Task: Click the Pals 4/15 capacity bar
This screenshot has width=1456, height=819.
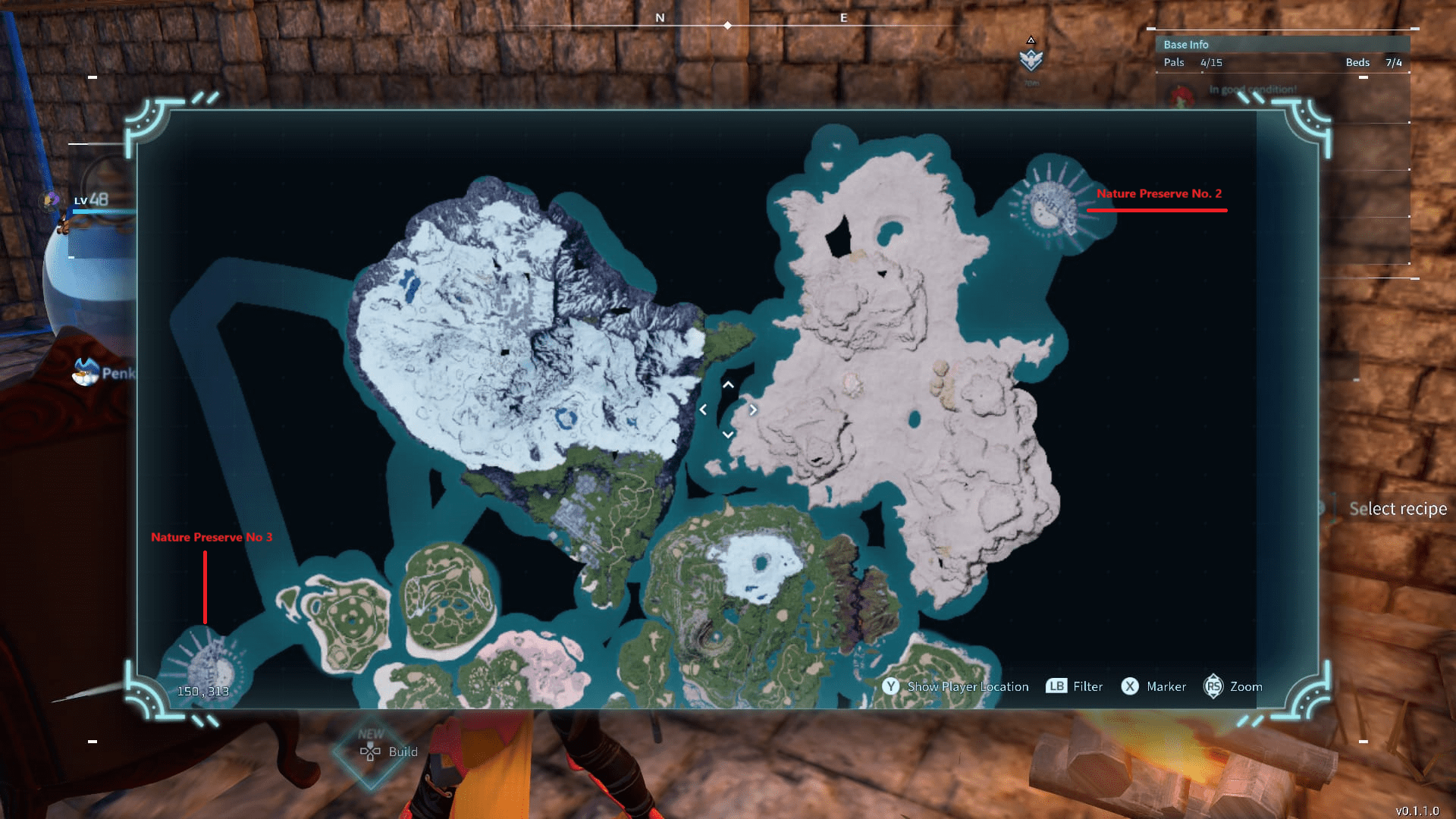Action: point(1192,63)
